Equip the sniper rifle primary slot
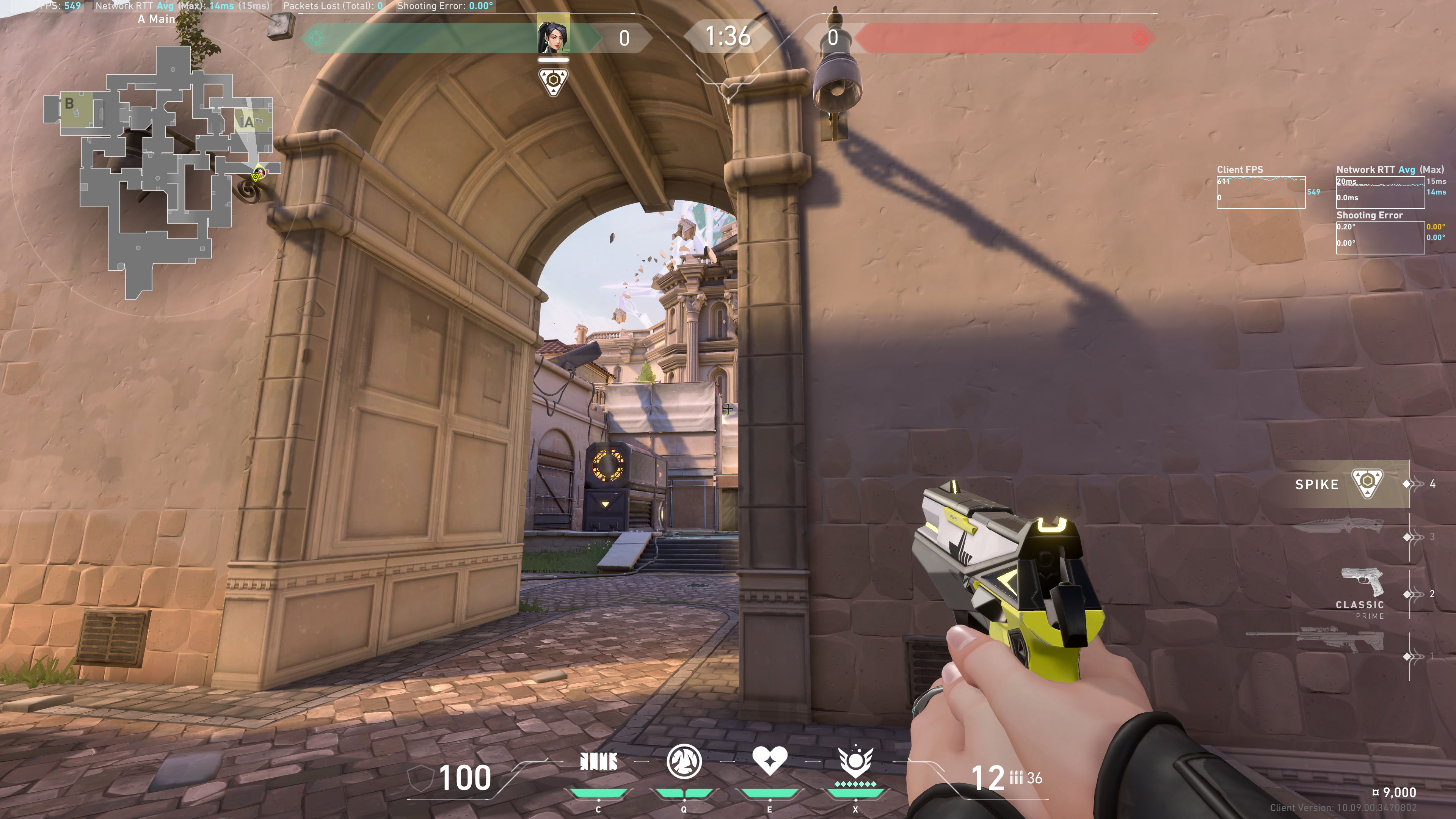This screenshot has height=819, width=1456. (x=1317, y=640)
